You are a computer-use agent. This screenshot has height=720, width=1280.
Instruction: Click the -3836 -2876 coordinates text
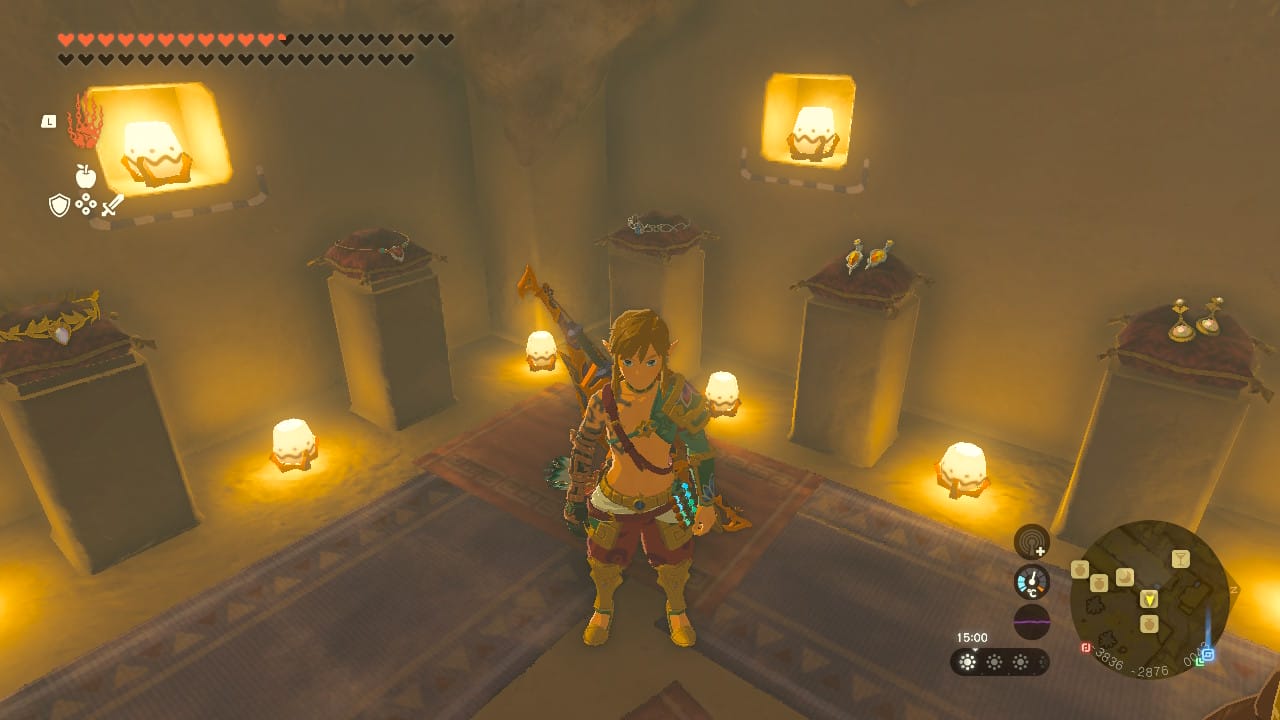[1131, 661]
